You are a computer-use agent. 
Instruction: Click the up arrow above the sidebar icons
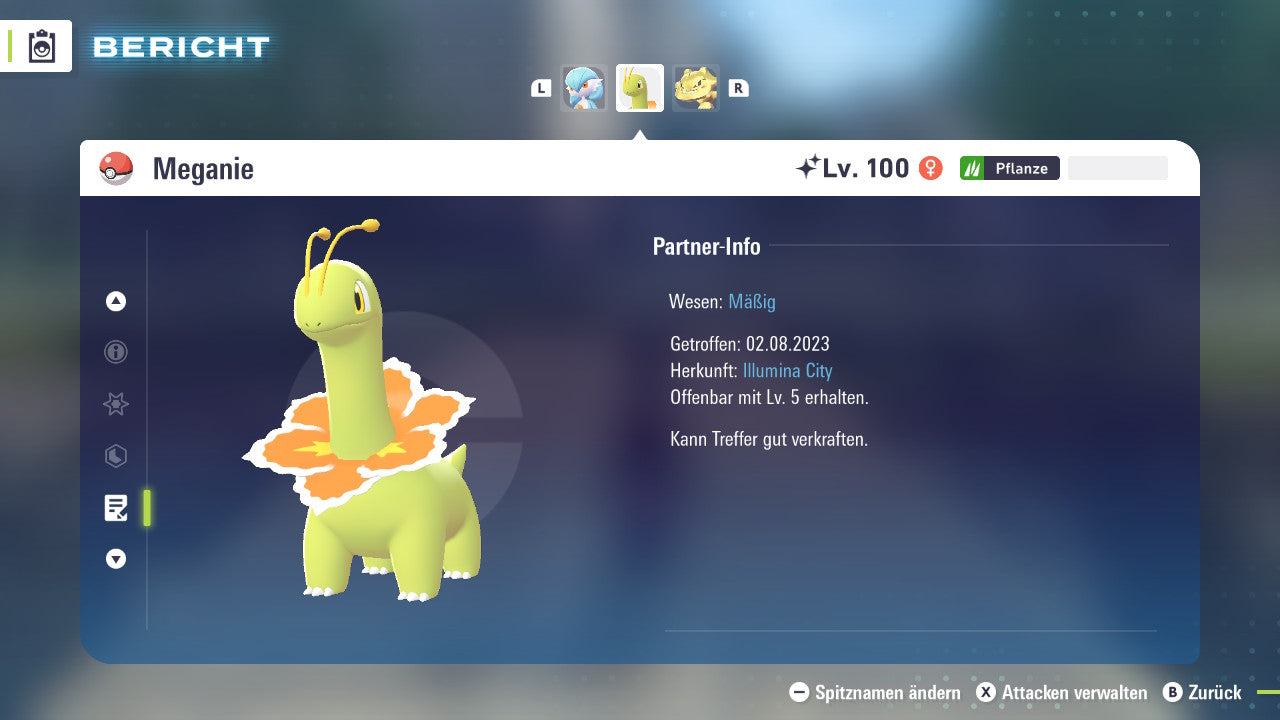click(x=115, y=300)
